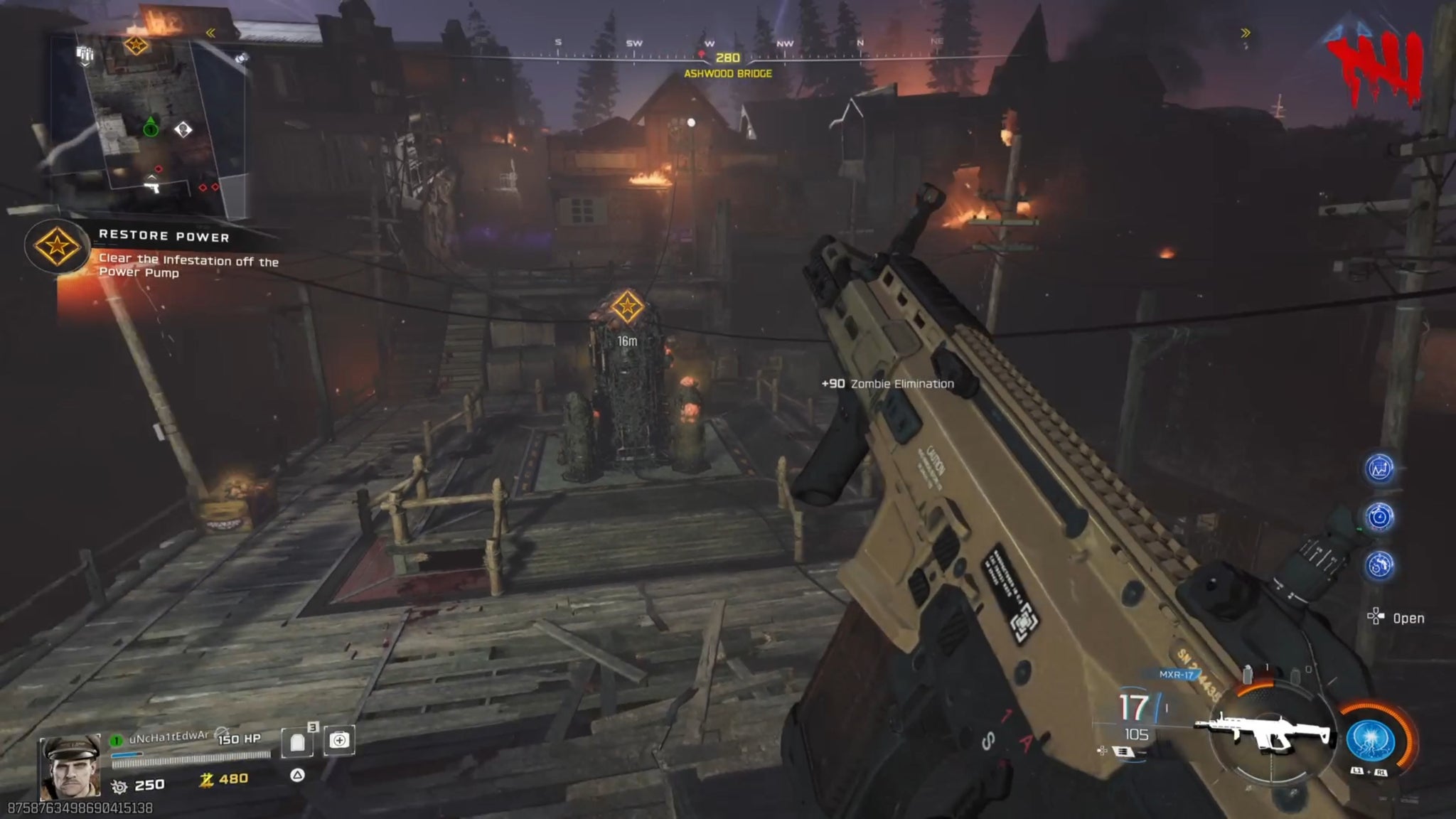Click the stopwatch perk icon
Image resolution: width=1456 pixels, height=819 pixels.
[x=1380, y=517]
